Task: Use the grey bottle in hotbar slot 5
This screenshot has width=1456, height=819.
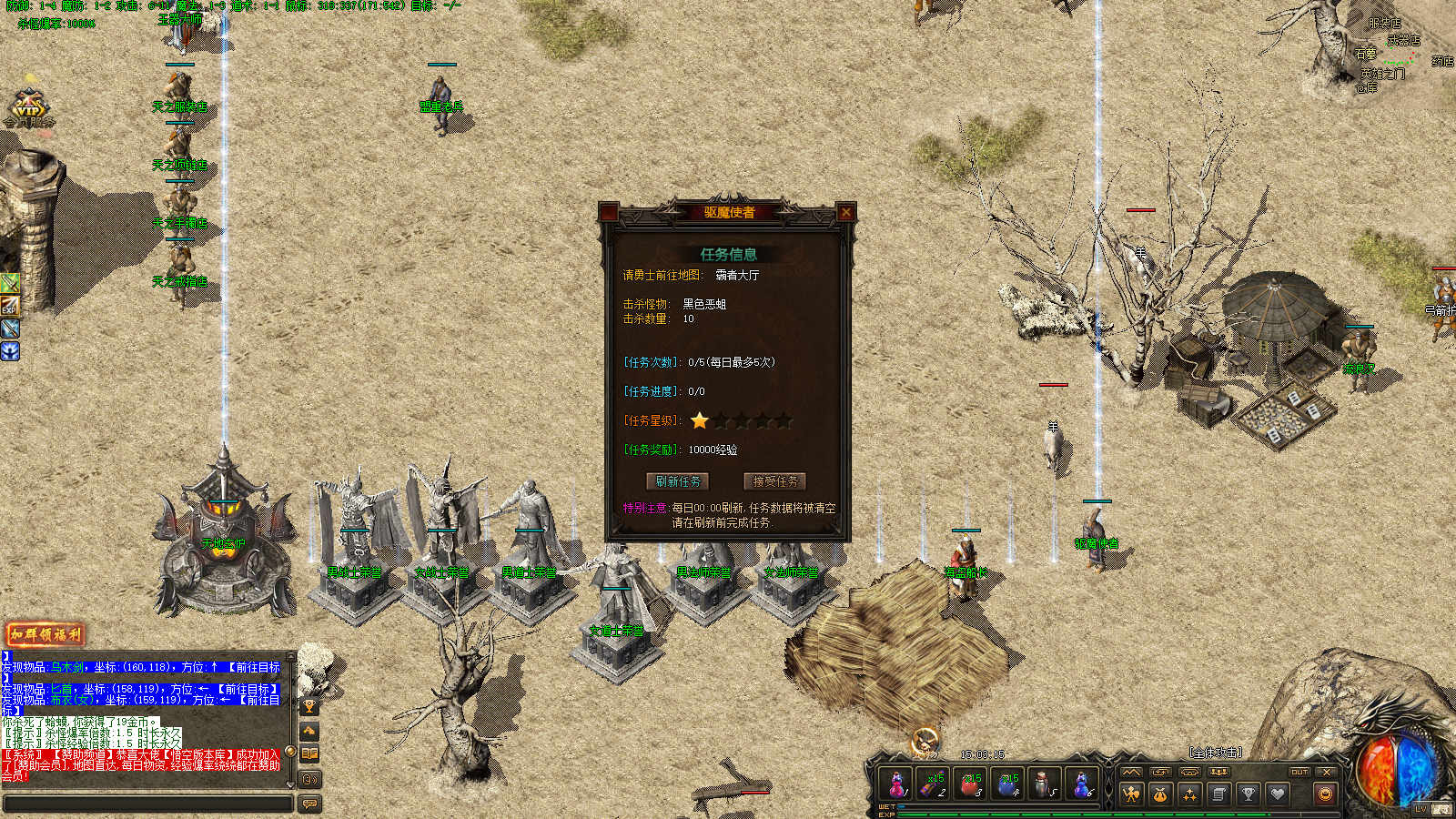Action: pyautogui.click(x=1044, y=784)
